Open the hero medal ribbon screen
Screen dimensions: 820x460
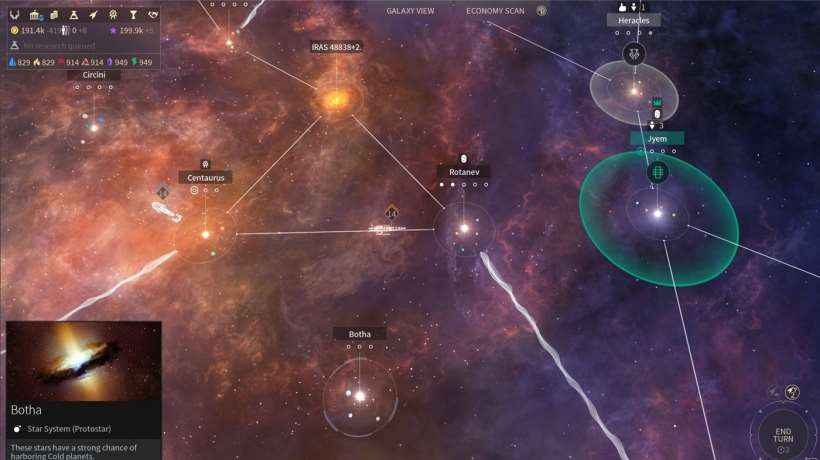[113, 14]
